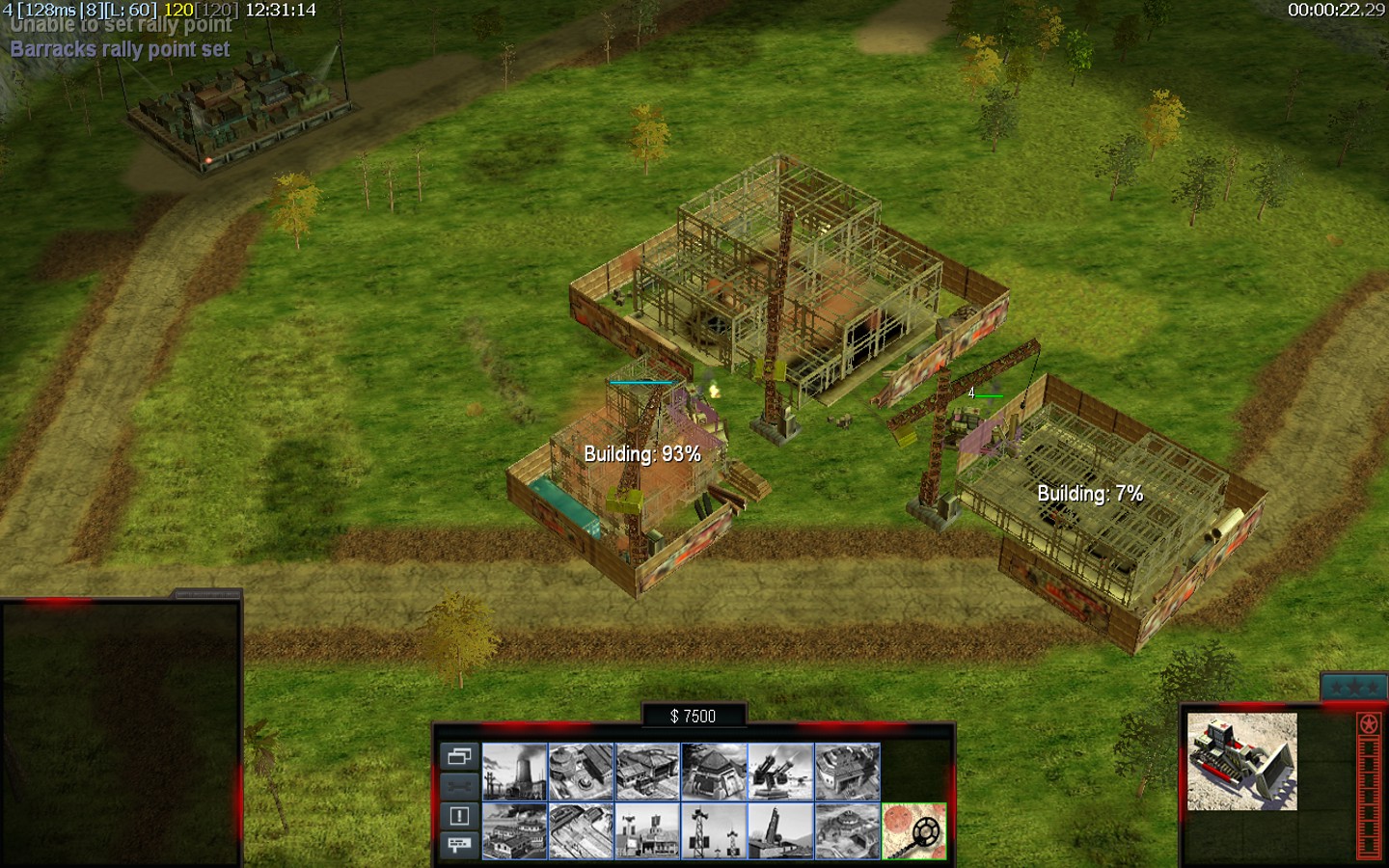The width and height of the screenshot is (1389, 868).
Task: Activate the mine detector clear-mines command
Action: pyautogui.click(x=913, y=831)
